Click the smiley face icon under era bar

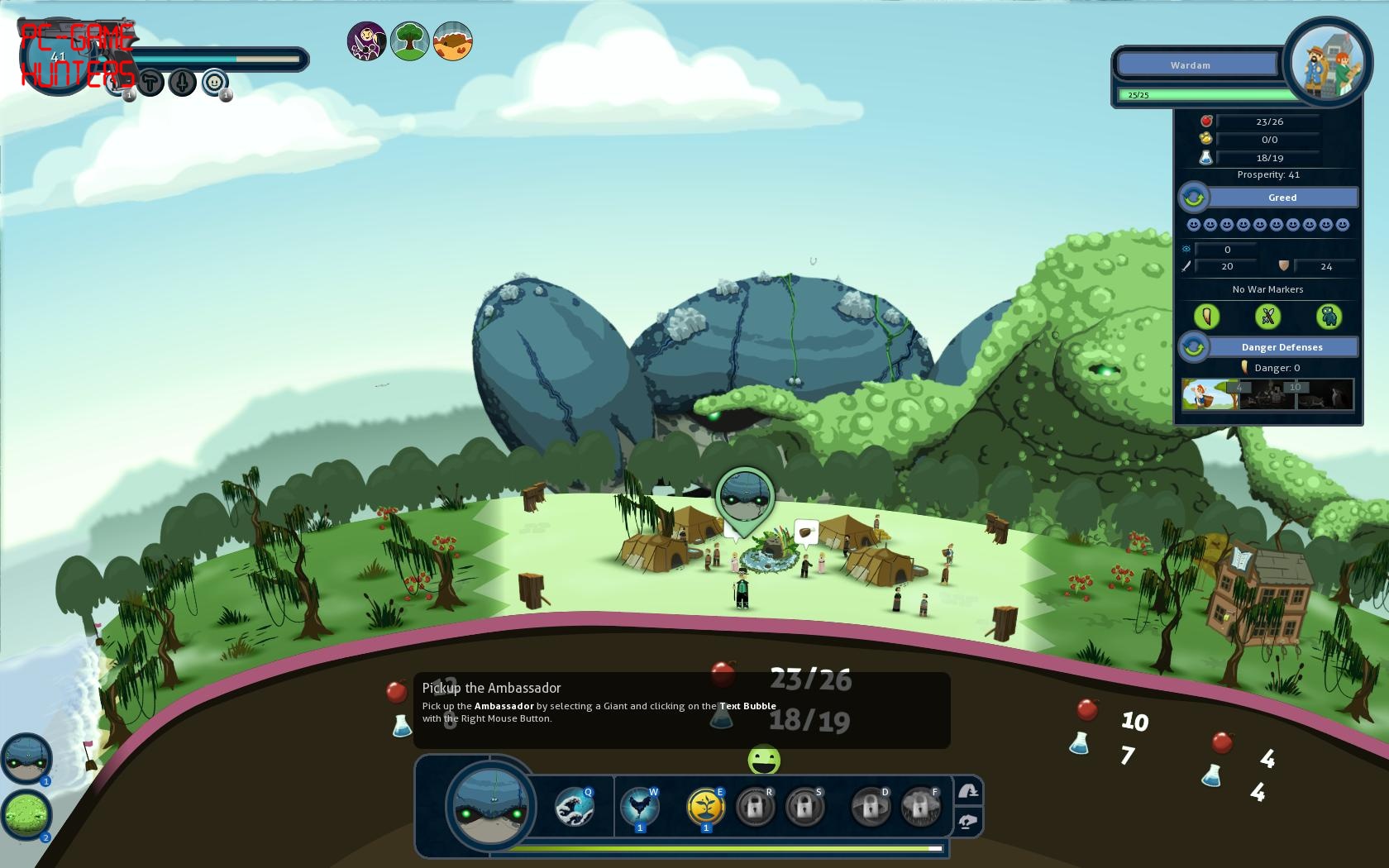point(214,83)
